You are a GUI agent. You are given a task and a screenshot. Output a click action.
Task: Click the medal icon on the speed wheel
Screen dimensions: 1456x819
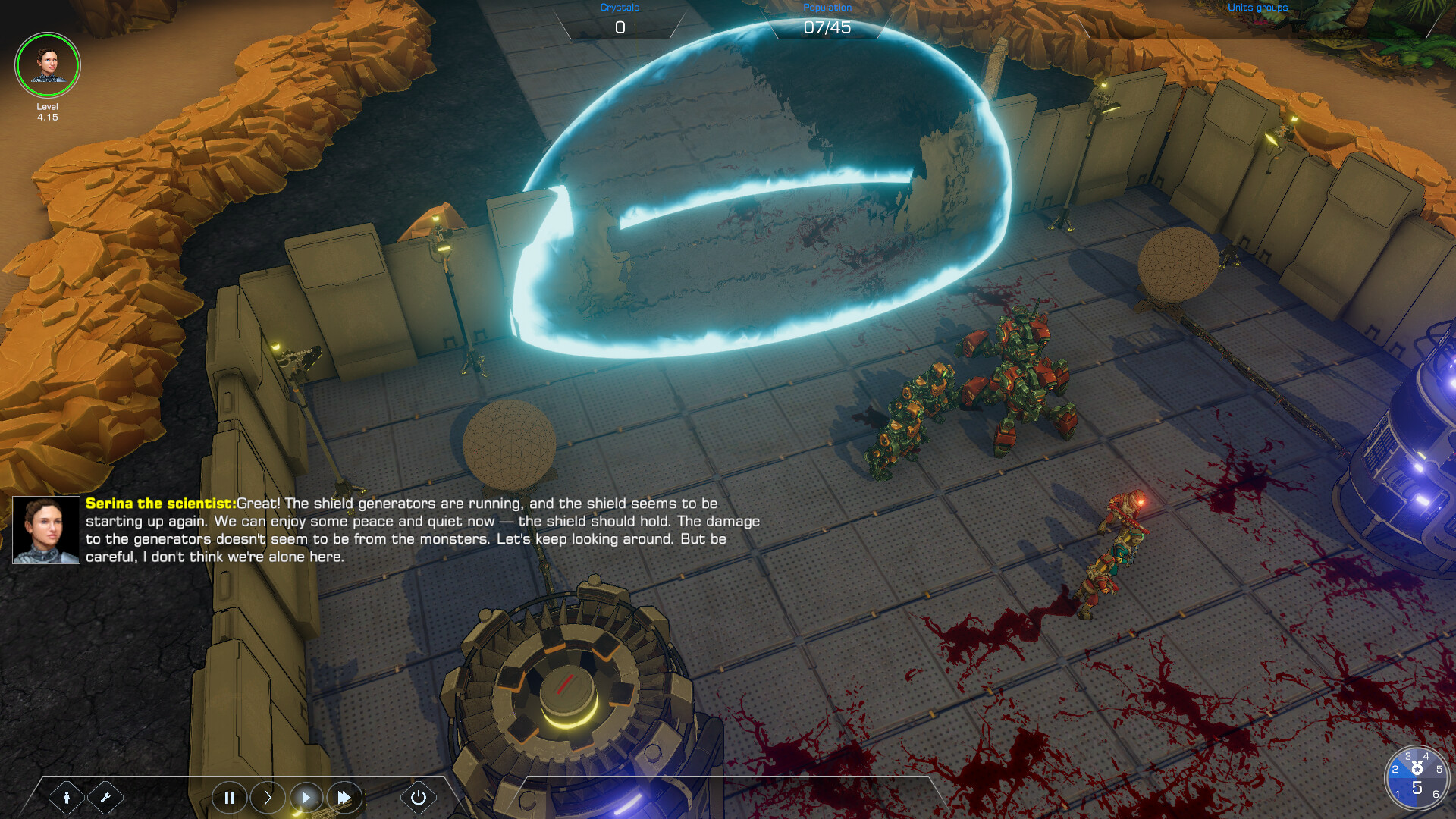pos(1417,767)
